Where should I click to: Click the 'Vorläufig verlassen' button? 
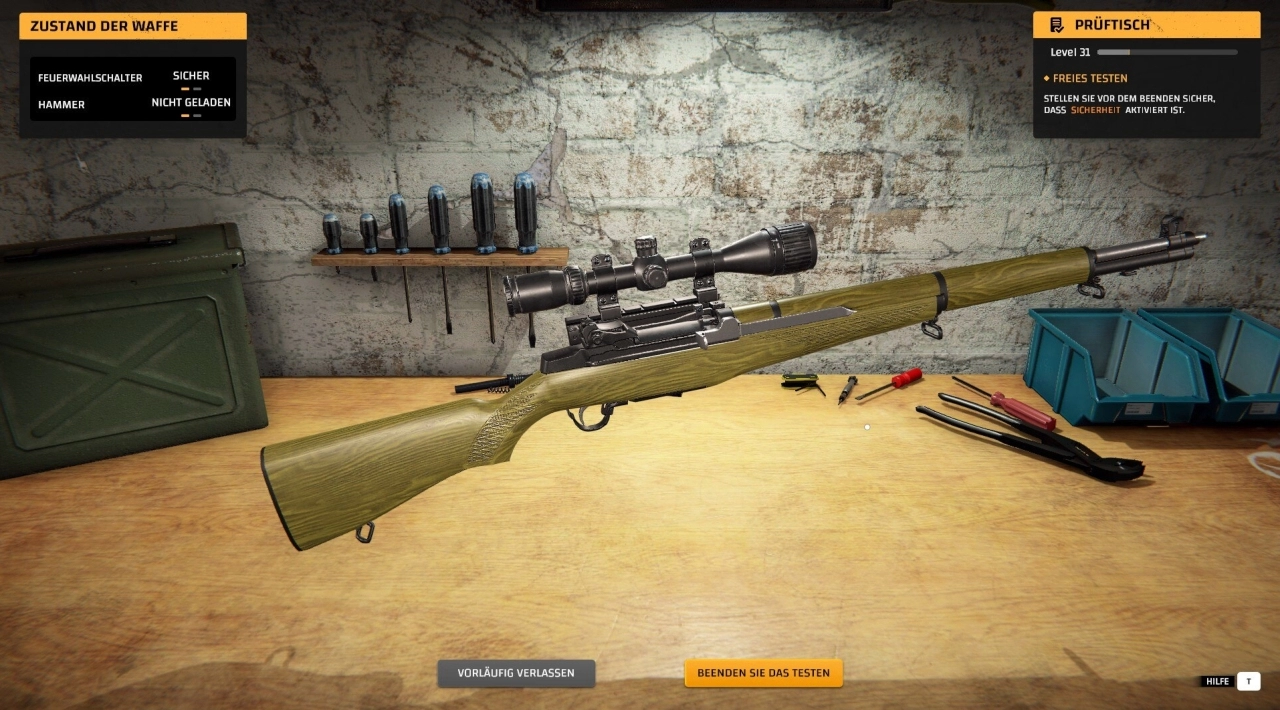(516, 673)
